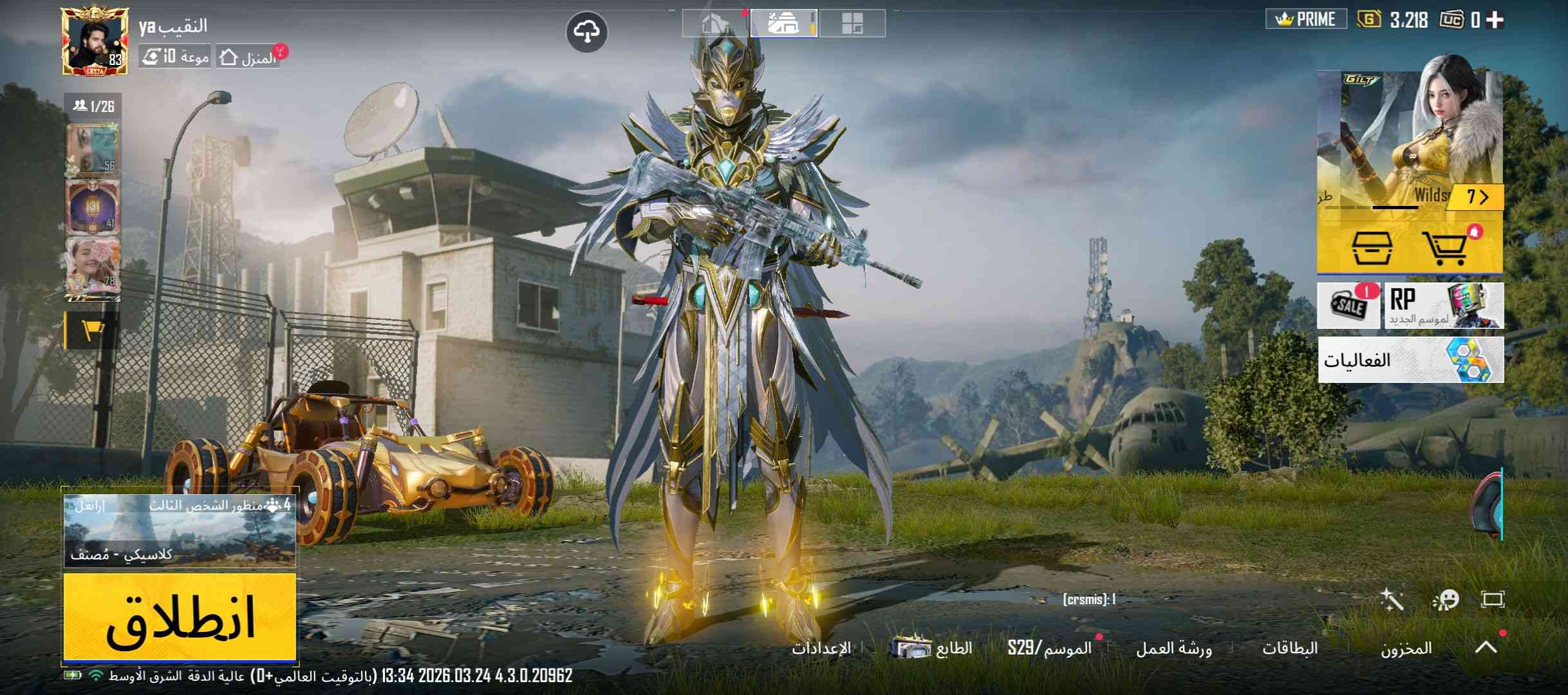Open البطاقات cards menu
Viewport: 1568px width, 695px height.
coord(1290,648)
